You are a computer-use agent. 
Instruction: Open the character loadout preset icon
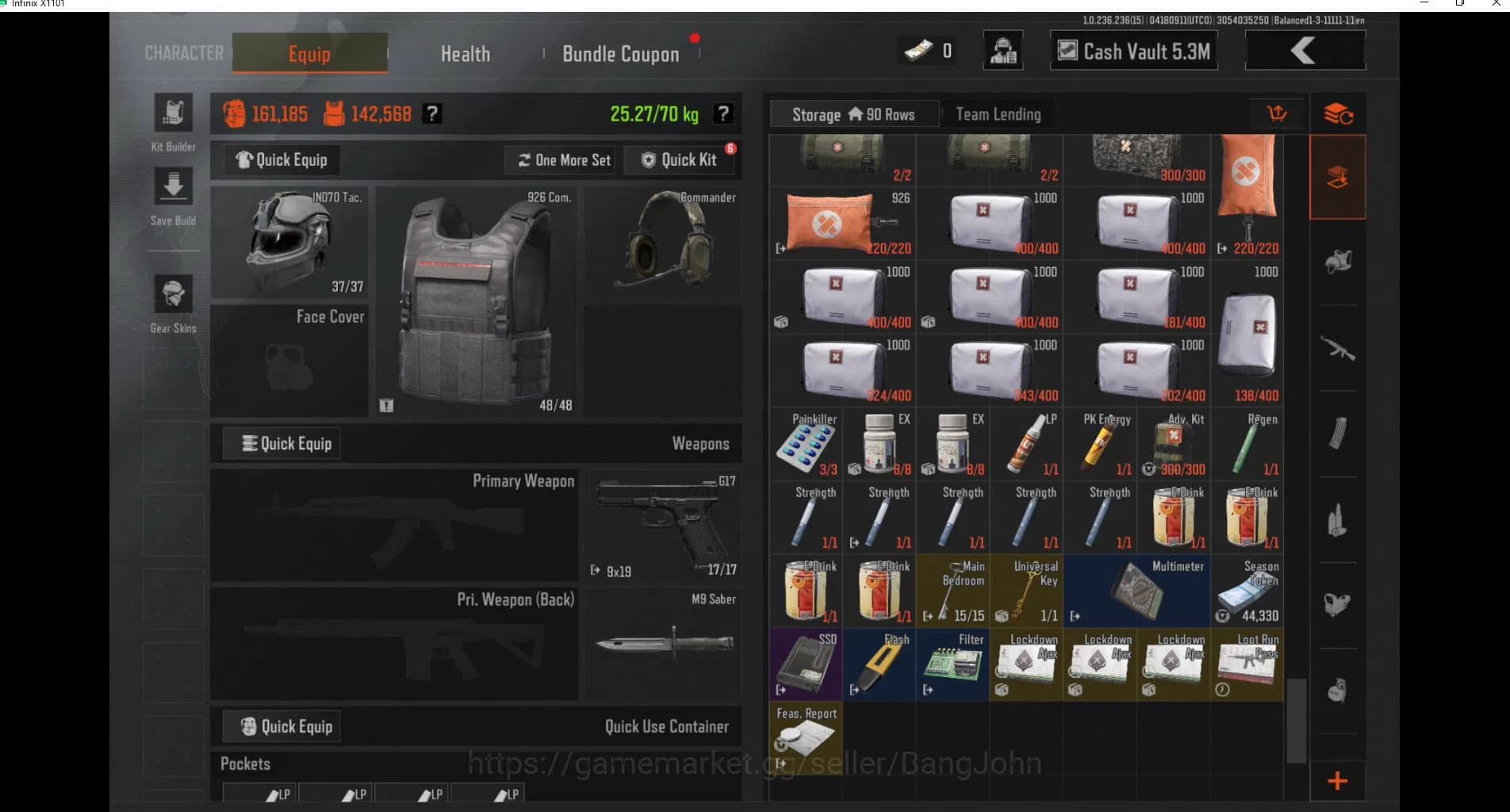[x=1002, y=50]
